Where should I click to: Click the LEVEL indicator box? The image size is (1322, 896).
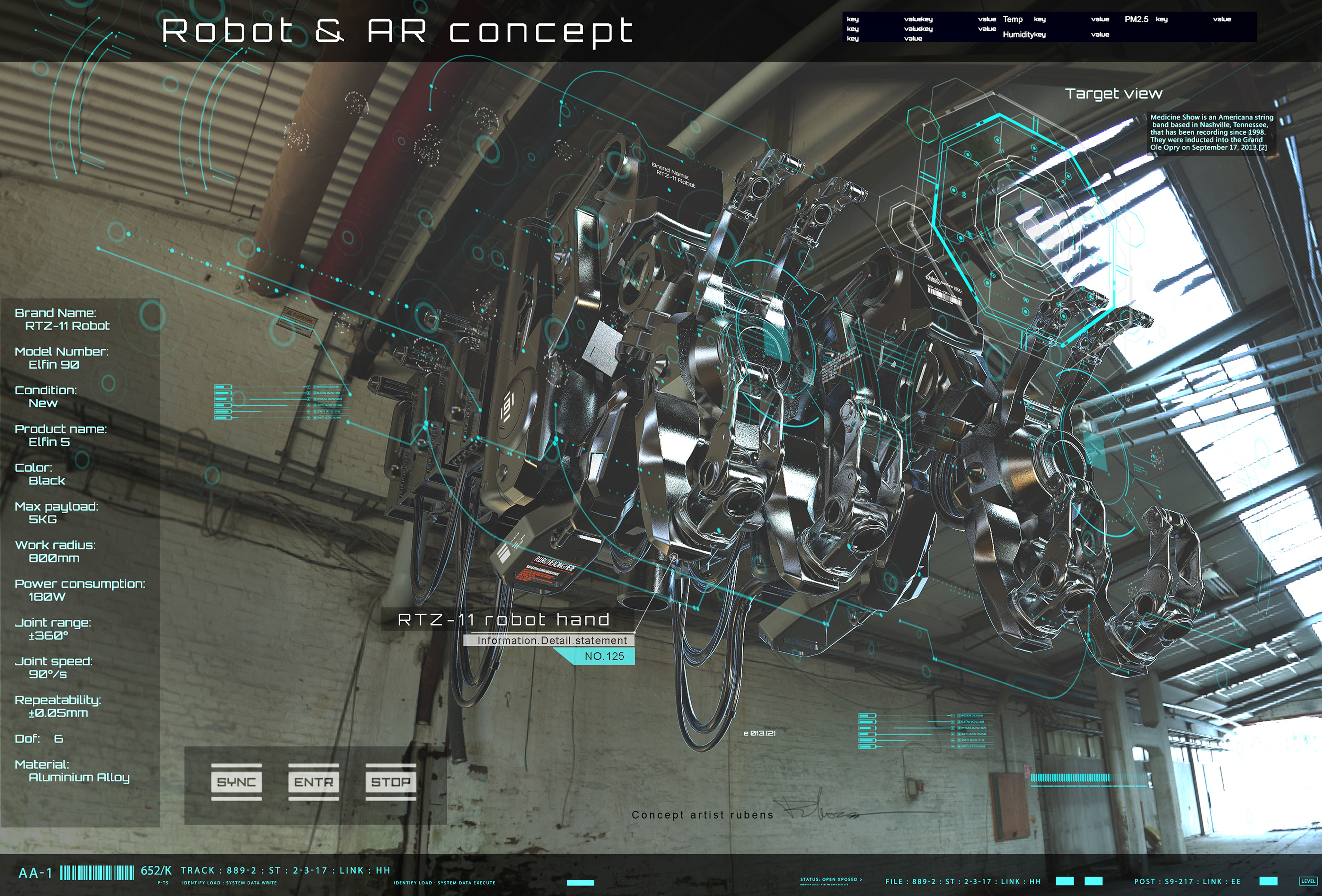click(x=1308, y=881)
